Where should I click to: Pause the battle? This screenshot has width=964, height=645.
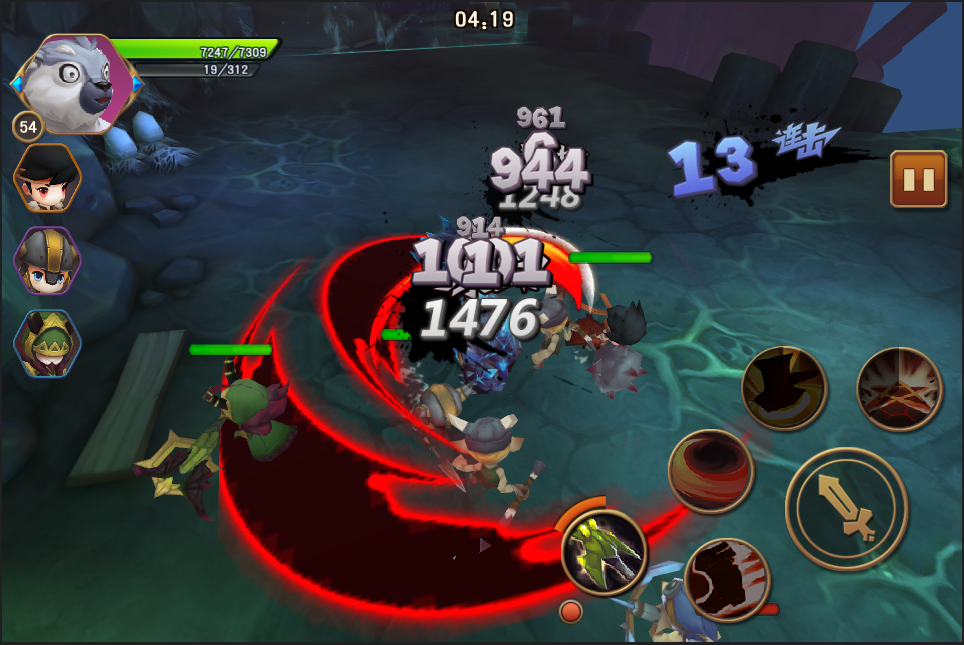tap(918, 179)
